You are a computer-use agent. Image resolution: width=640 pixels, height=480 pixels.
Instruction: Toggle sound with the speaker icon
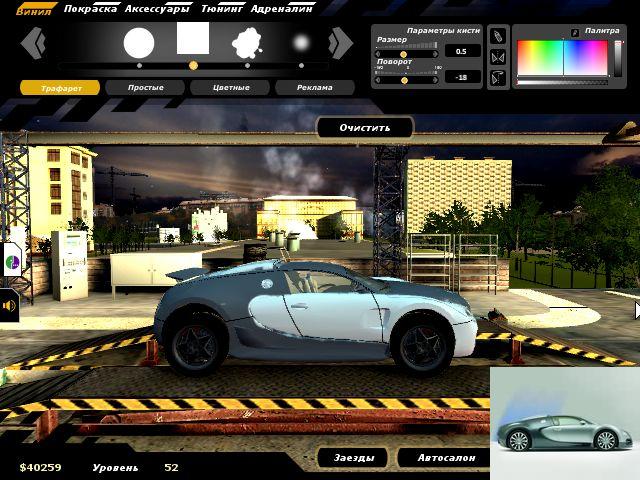tap(9, 306)
